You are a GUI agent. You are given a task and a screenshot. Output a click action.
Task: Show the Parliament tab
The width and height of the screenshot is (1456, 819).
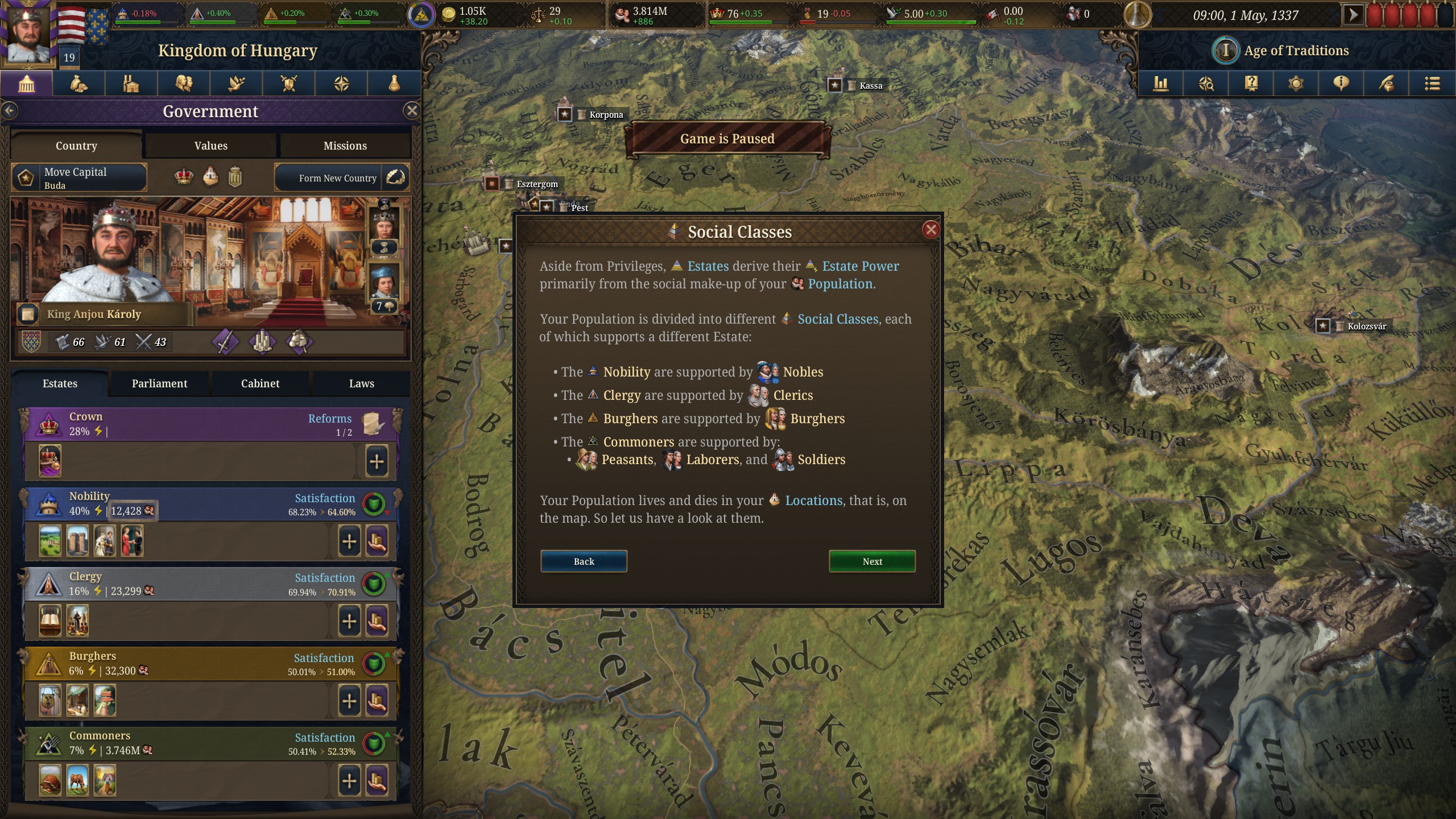point(159,383)
